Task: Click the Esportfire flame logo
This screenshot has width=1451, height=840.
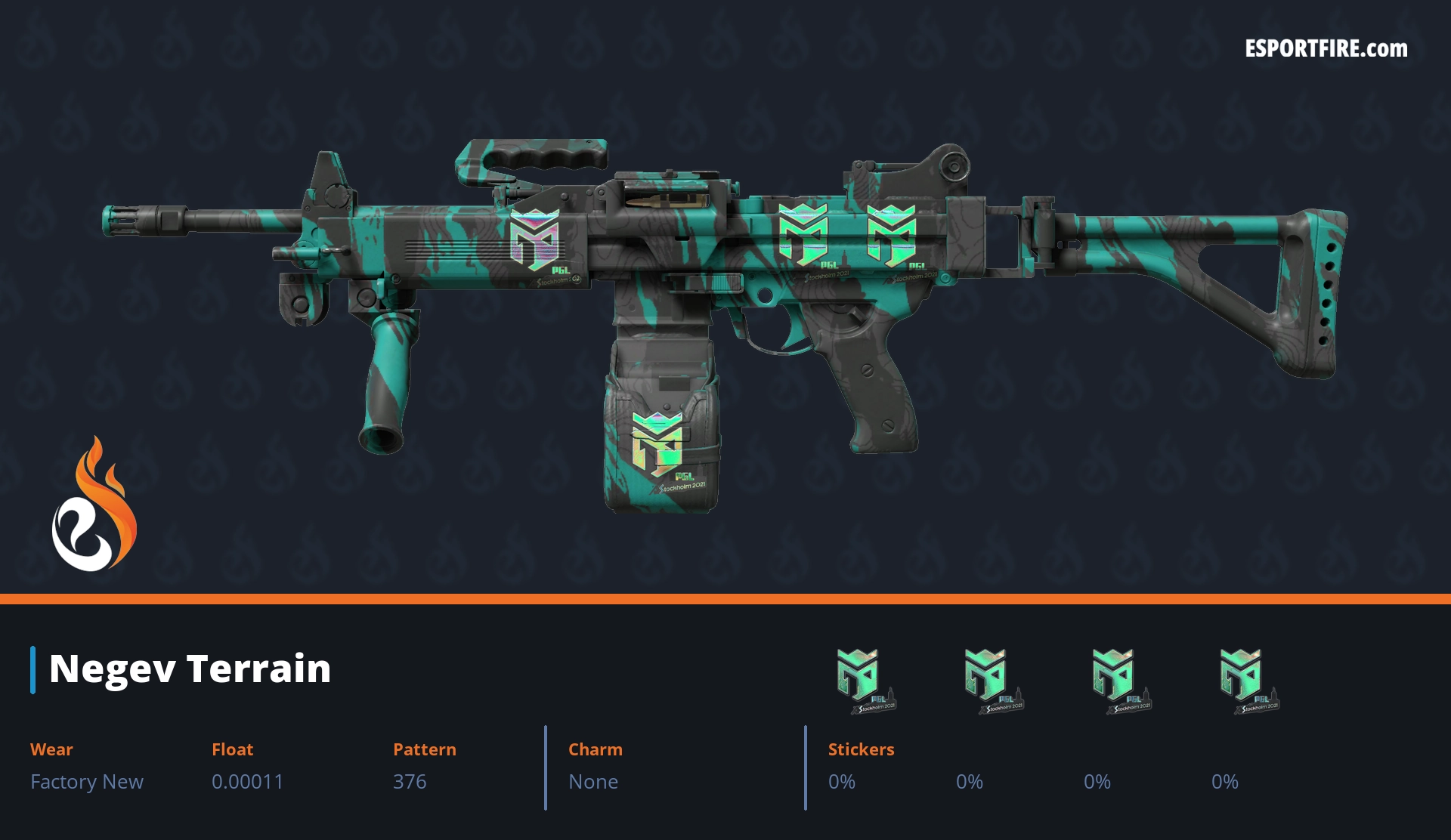Action: [94, 505]
